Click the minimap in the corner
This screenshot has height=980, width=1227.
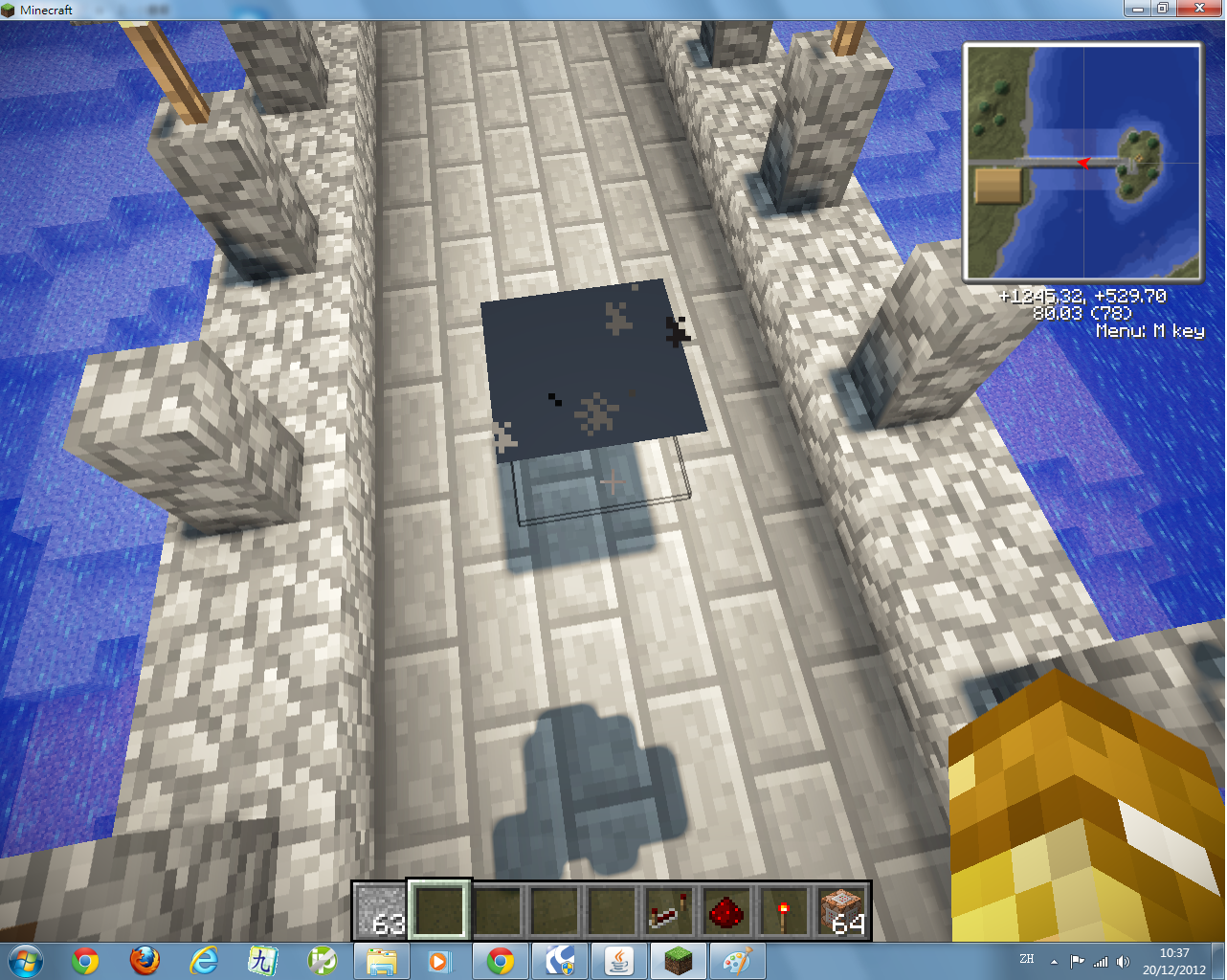(x=1082, y=163)
